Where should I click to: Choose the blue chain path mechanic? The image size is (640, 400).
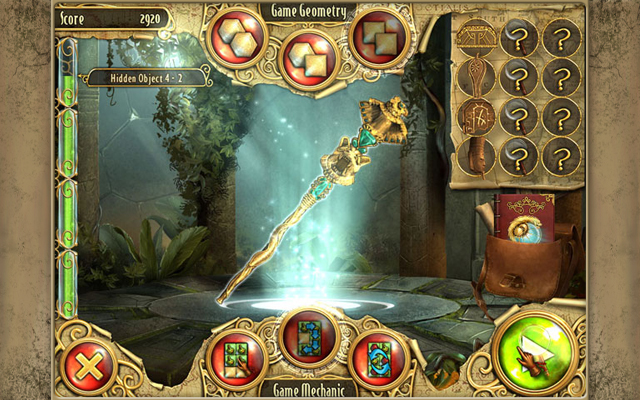(308, 338)
